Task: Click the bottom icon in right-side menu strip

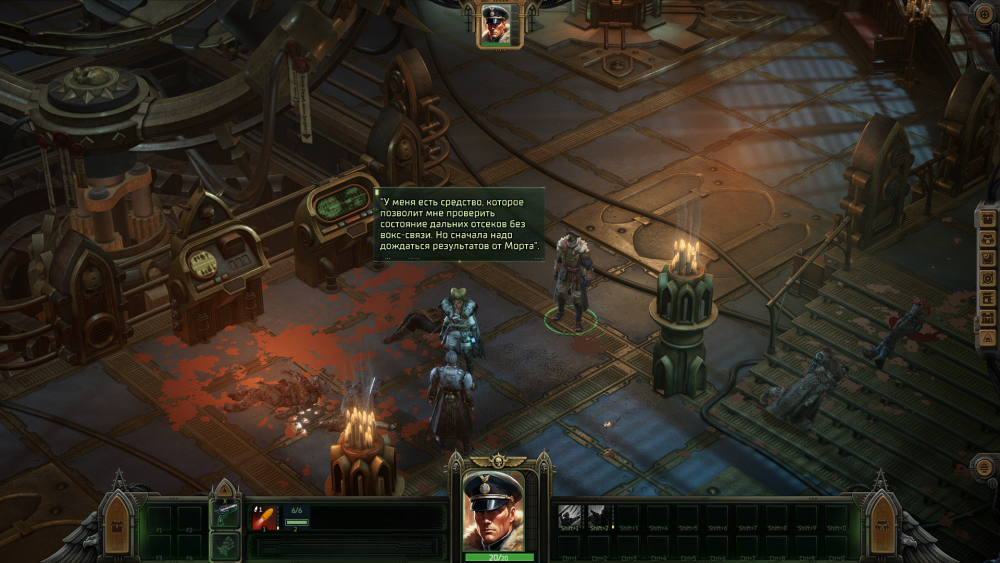Action: click(x=988, y=340)
